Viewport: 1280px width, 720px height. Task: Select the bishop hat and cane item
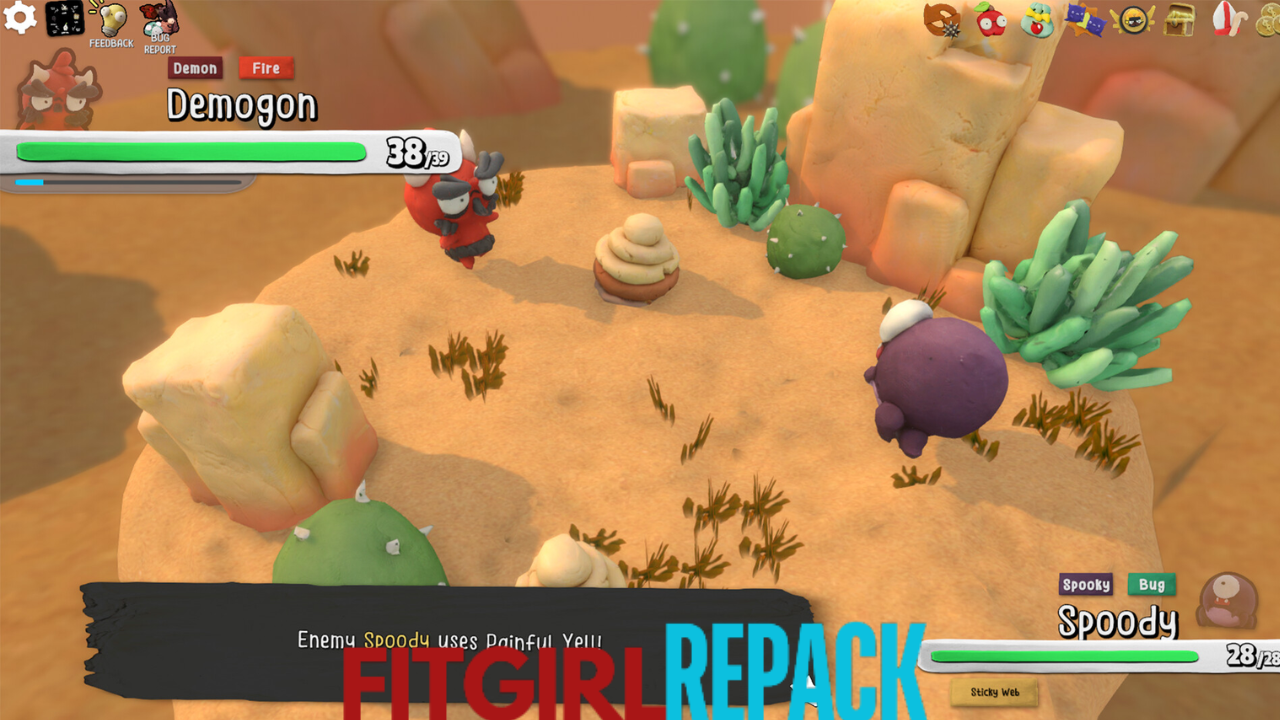pyautogui.click(x=1227, y=20)
